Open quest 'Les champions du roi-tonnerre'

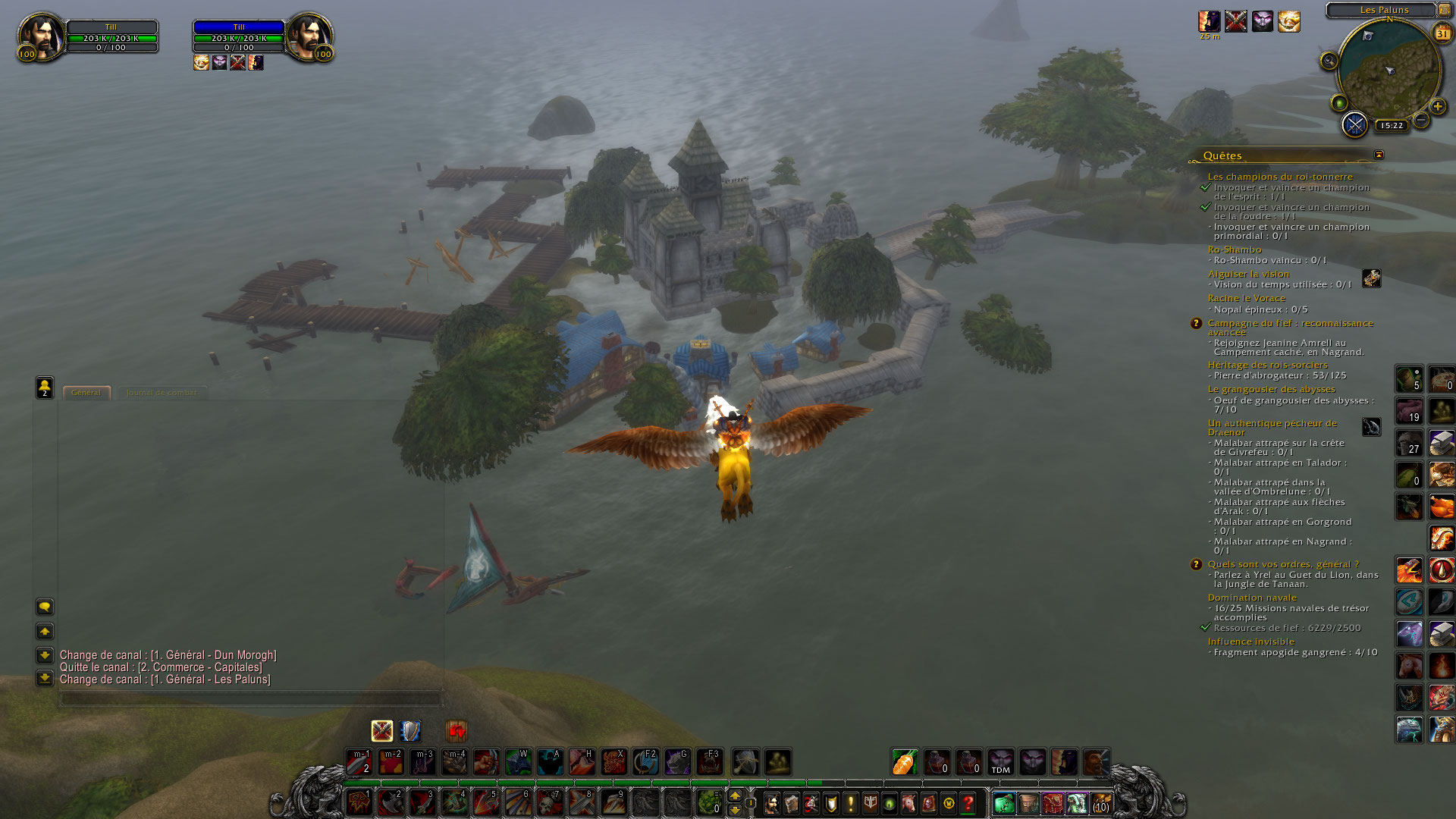pyautogui.click(x=1279, y=177)
